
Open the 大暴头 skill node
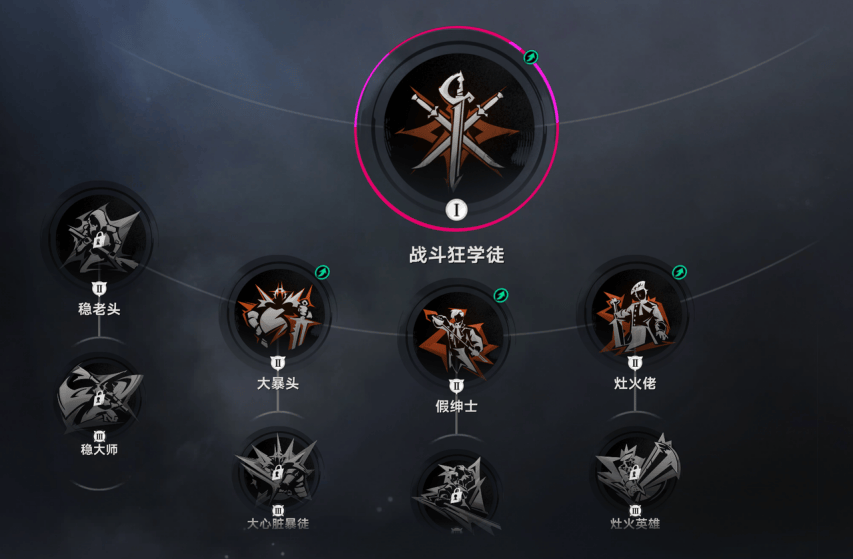pos(277,313)
